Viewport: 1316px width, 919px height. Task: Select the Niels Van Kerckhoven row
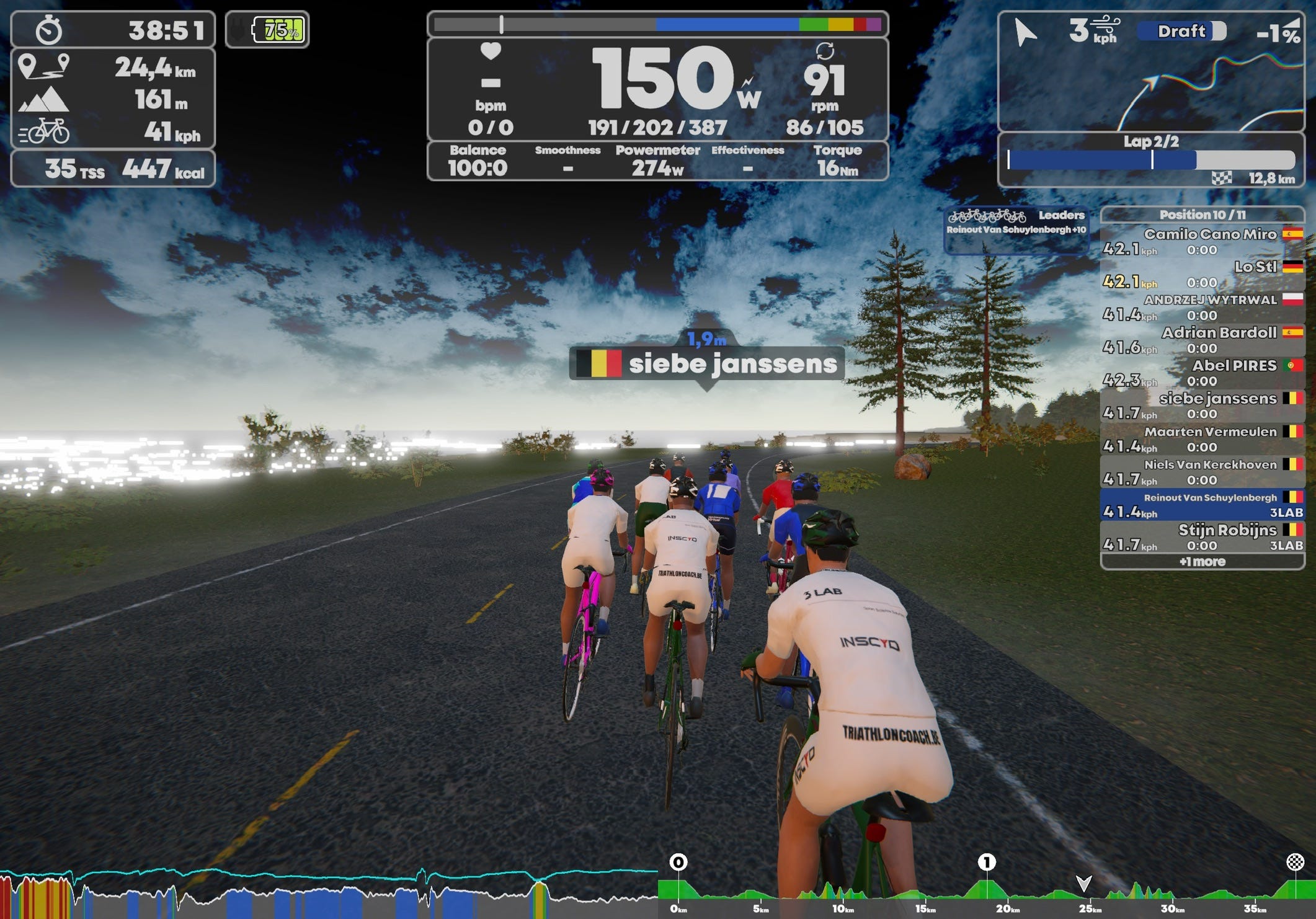(x=1202, y=472)
